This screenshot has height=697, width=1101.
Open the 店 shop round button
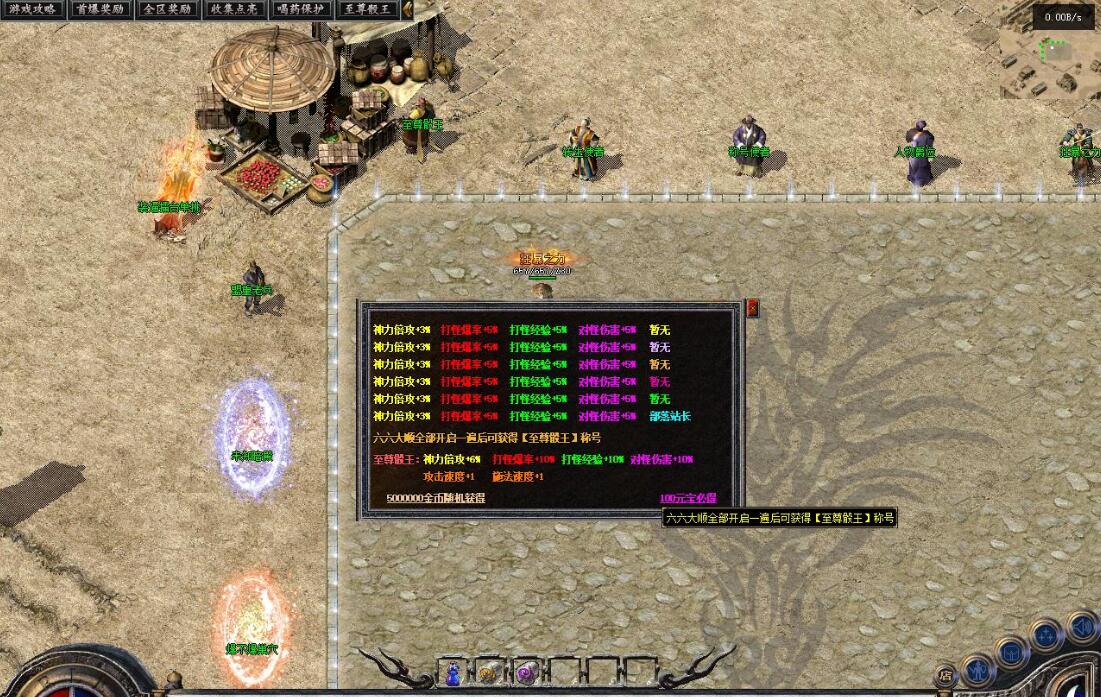945,676
